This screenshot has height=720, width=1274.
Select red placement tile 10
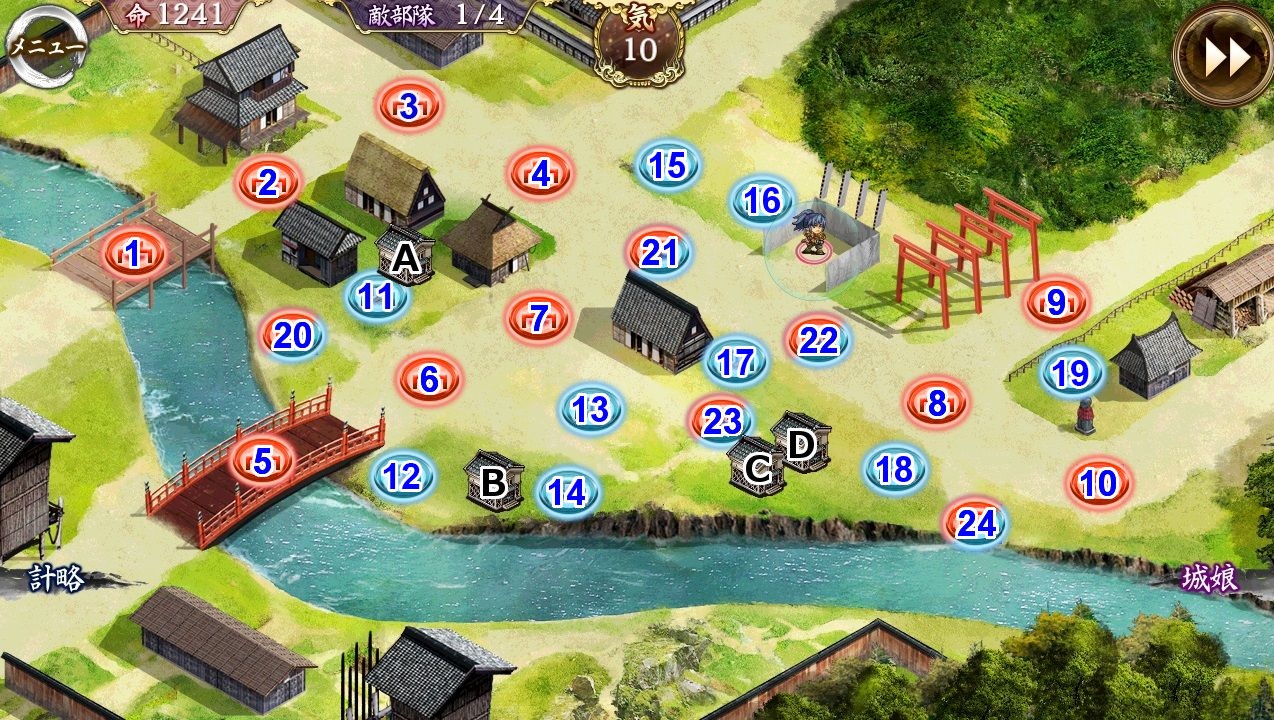(1099, 484)
